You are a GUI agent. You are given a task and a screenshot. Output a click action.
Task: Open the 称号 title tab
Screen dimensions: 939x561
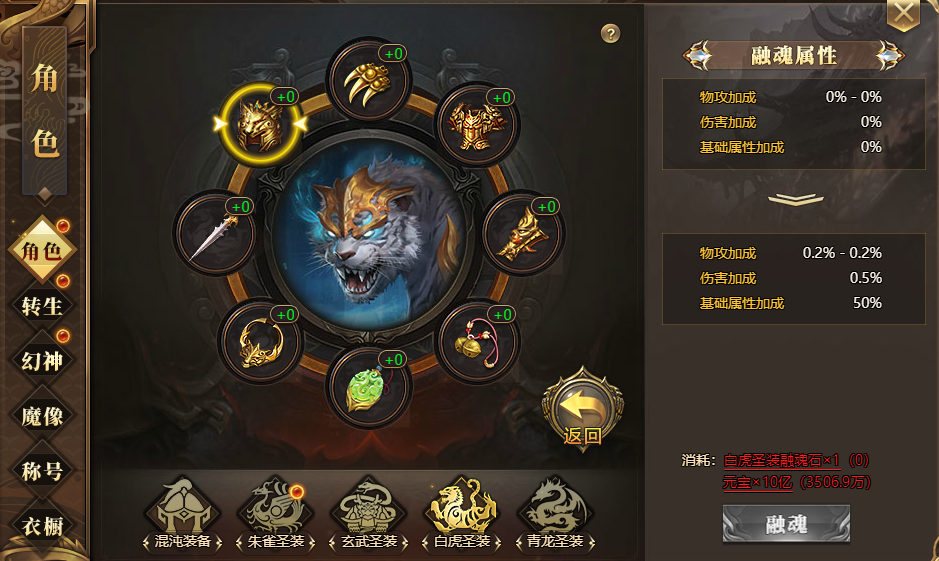[42, 469]
